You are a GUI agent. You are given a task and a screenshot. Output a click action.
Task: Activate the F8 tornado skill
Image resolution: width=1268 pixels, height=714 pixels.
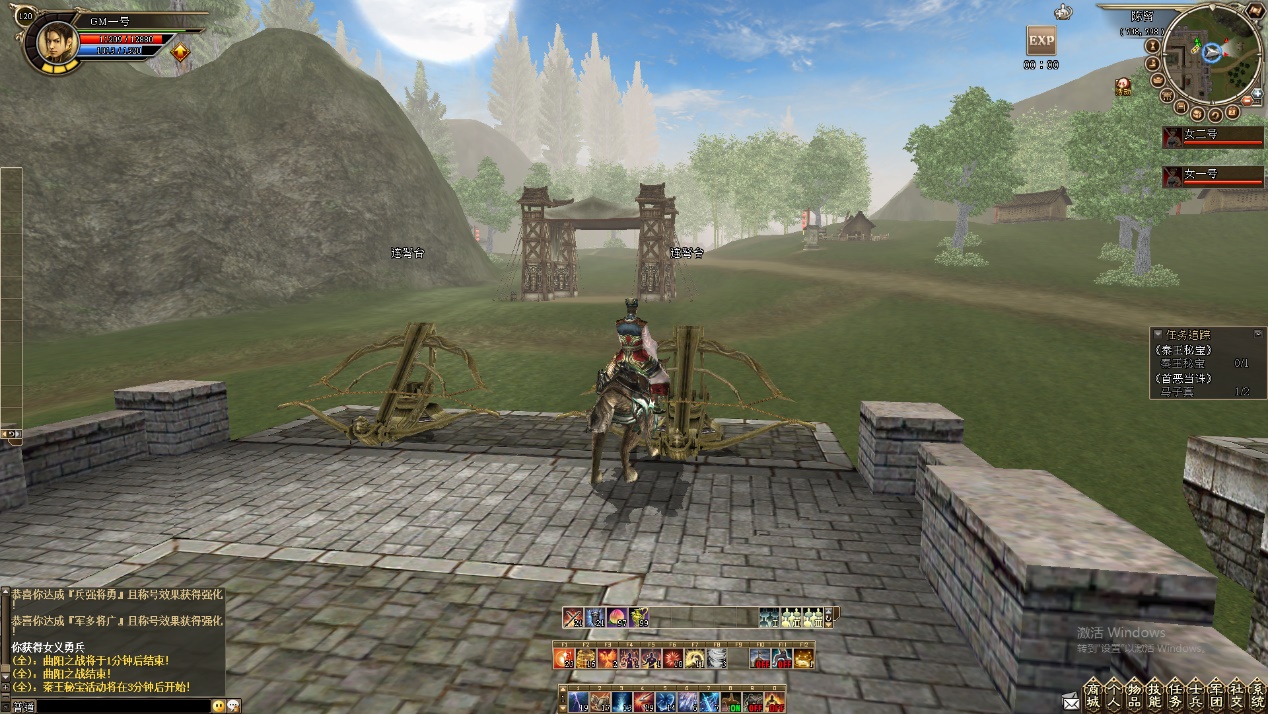(716, 658)
